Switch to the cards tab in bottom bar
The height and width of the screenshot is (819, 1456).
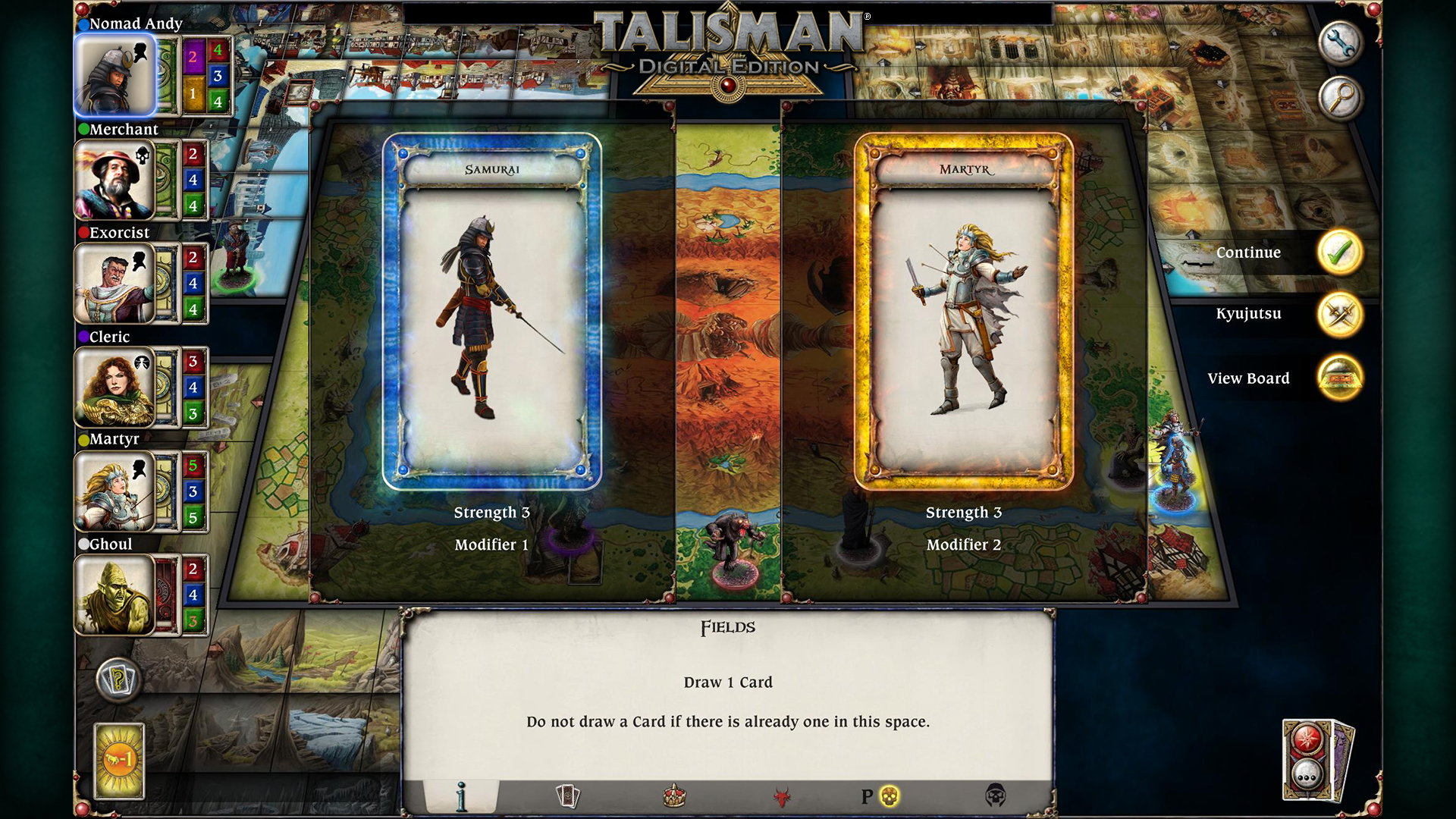tap(570, 796)
